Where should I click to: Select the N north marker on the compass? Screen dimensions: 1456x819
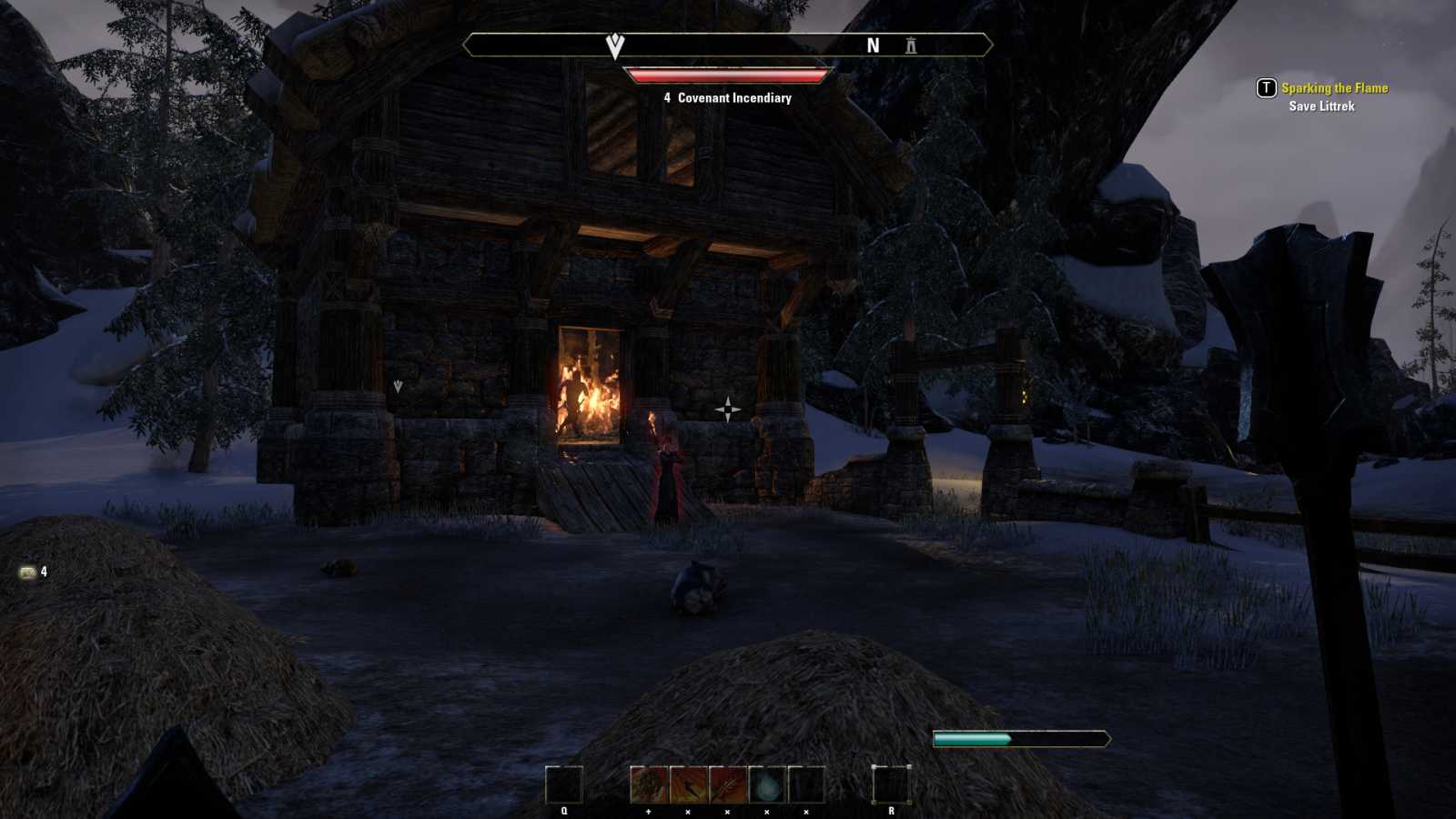[x=873, y=45]
